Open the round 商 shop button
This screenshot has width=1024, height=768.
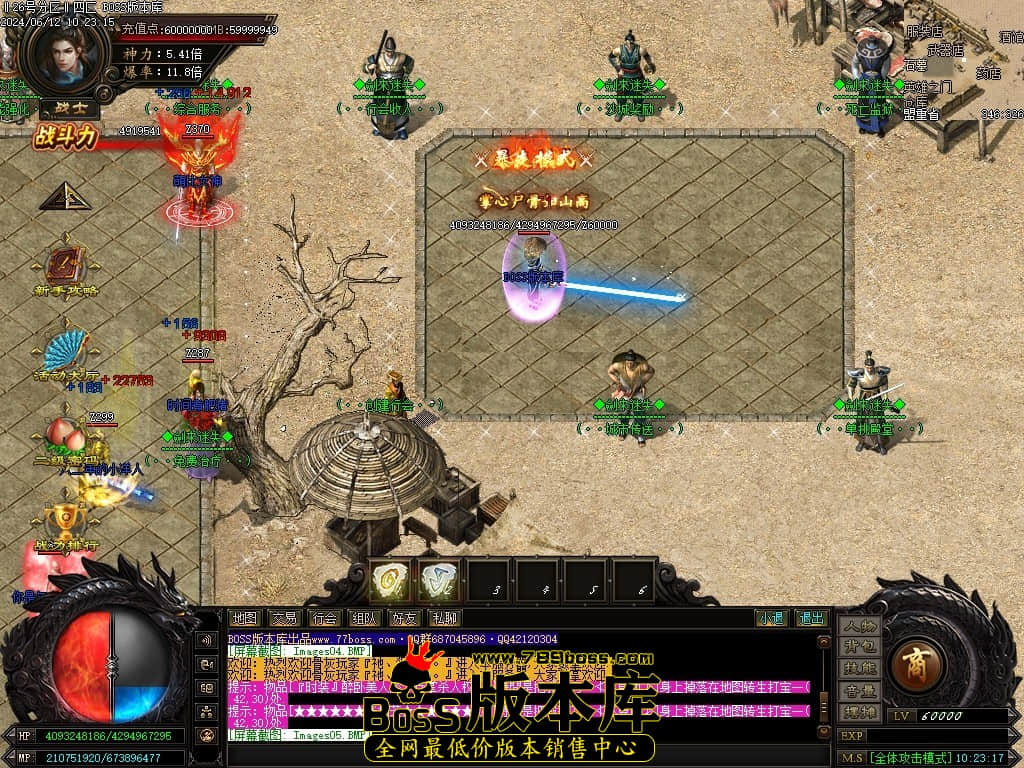tap(914, 663)
